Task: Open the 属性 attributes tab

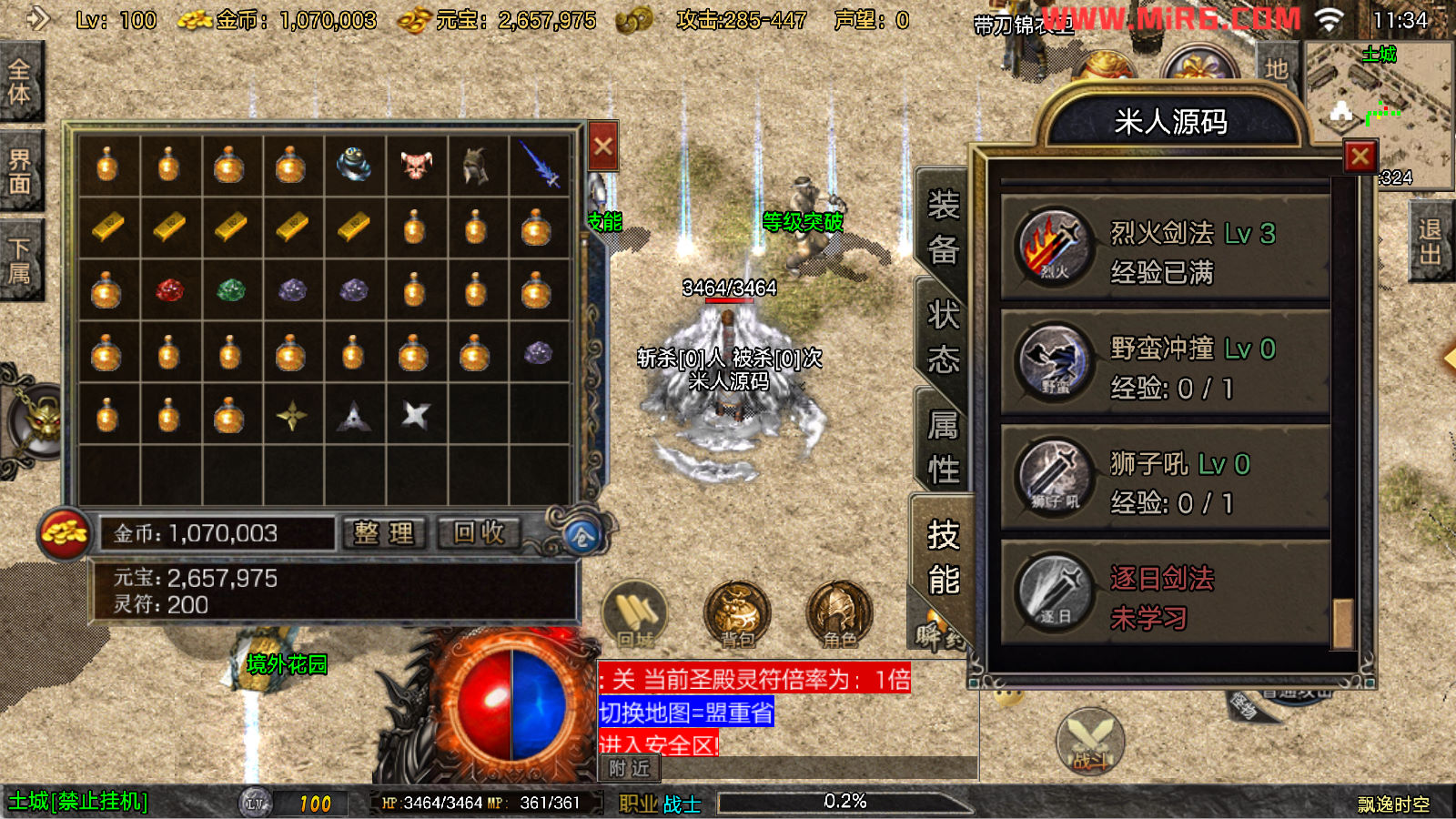Action: coord(943,447)
